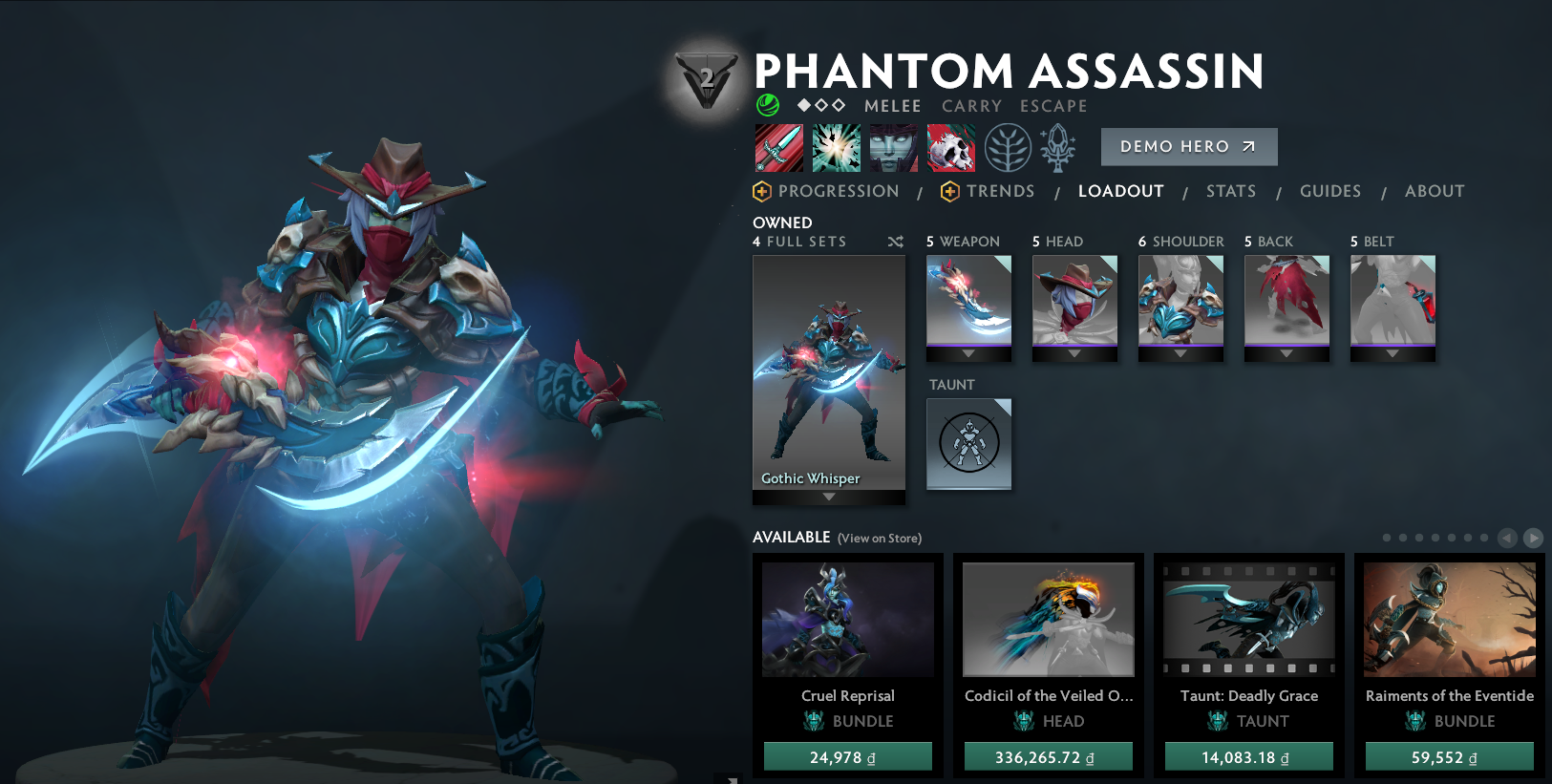
Task: Open the shoulder item slot
Action: click(1180, 301)
